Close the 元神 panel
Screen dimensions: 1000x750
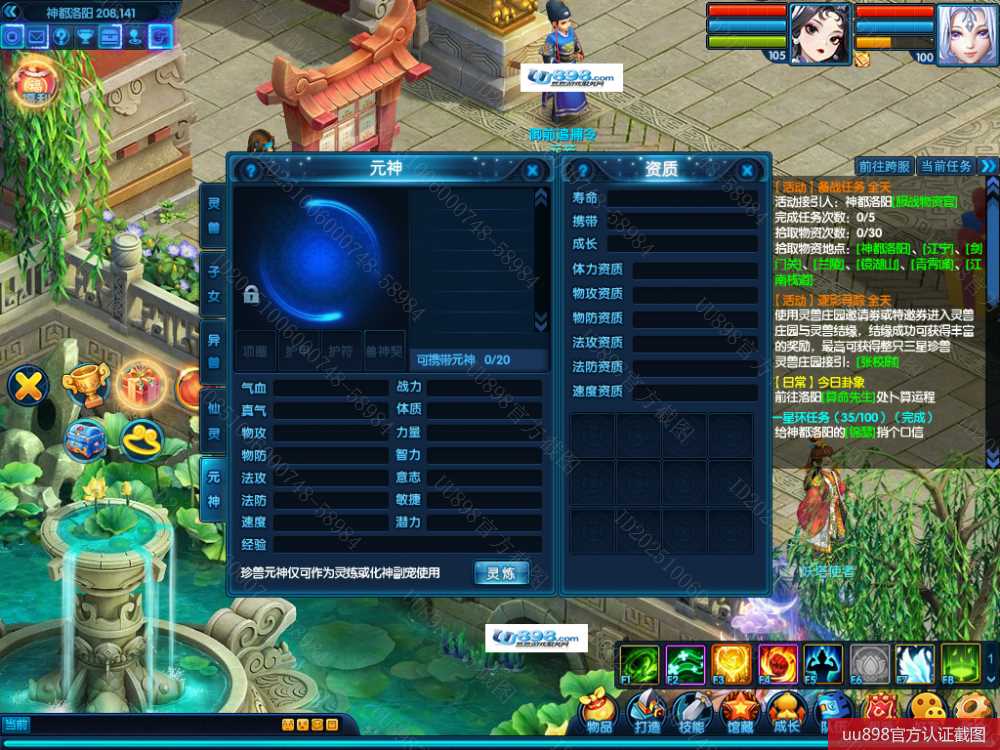533,171
